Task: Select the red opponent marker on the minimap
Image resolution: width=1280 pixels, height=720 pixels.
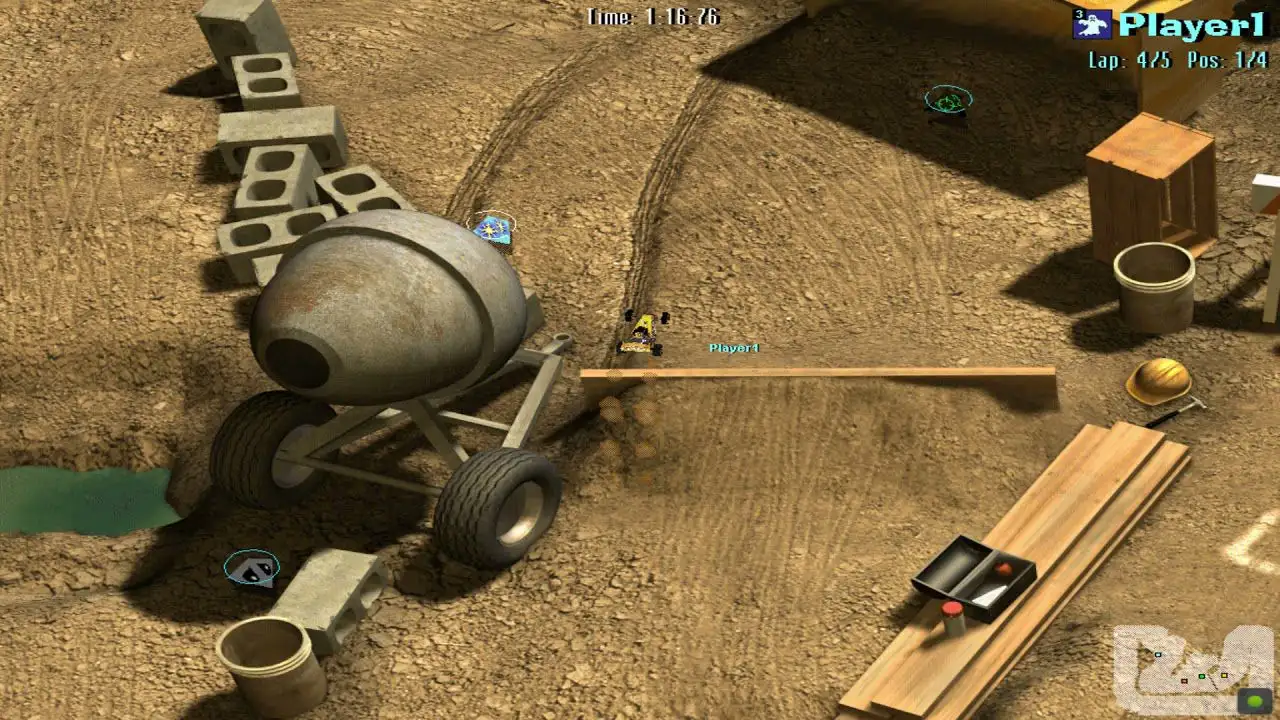Action: pyautogui.click(x=1184, y=681)
